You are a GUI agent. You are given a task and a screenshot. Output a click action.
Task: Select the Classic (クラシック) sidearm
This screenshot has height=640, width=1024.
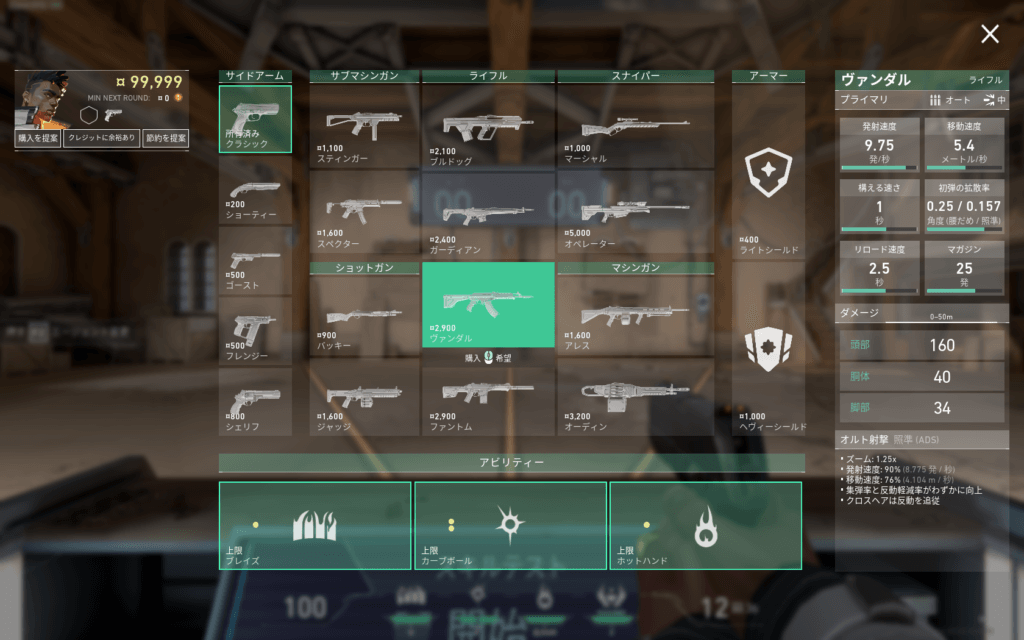[x=255, y=119]
